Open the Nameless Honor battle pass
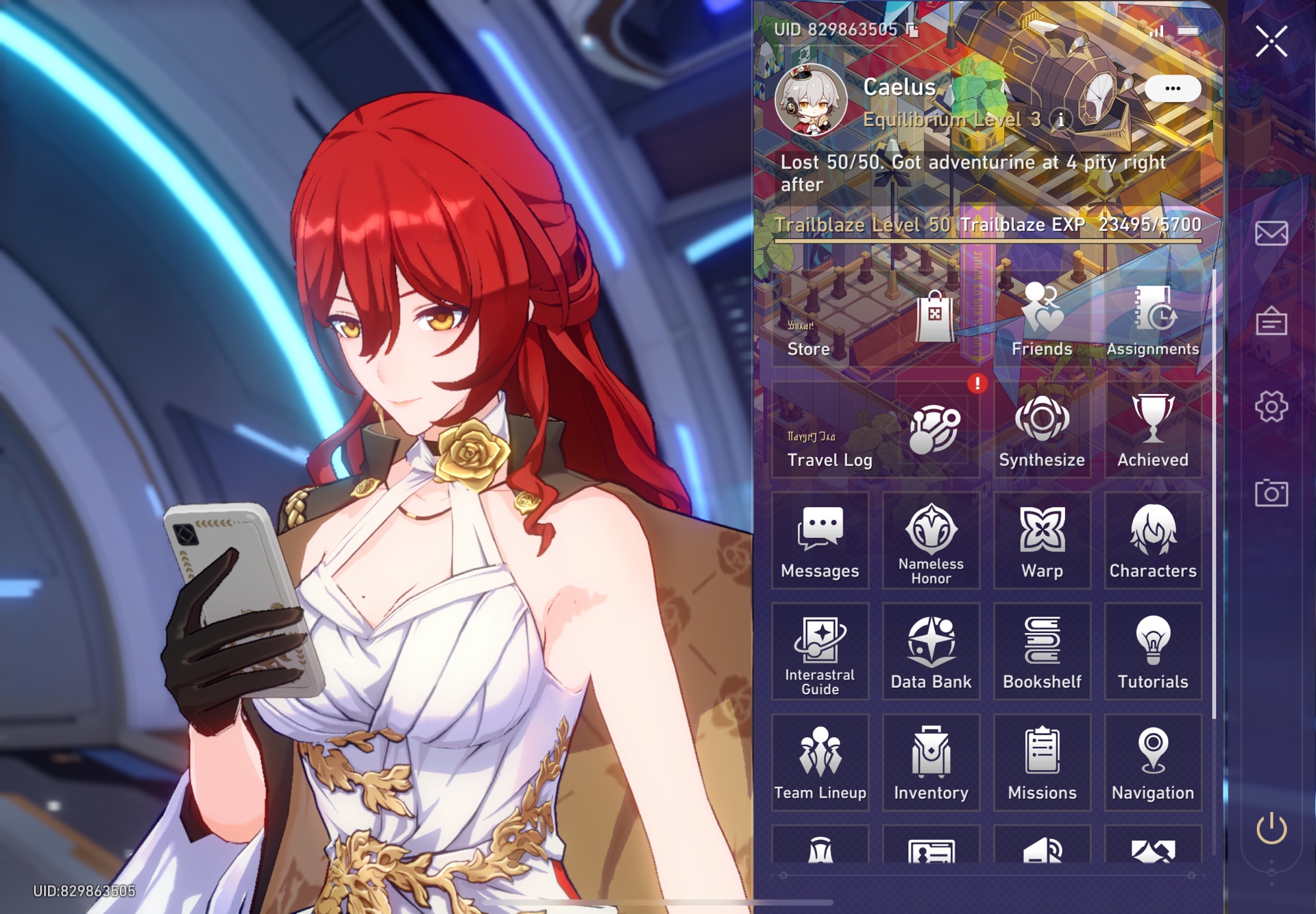This screenshot has width=1316, height=914. [931, 540]
